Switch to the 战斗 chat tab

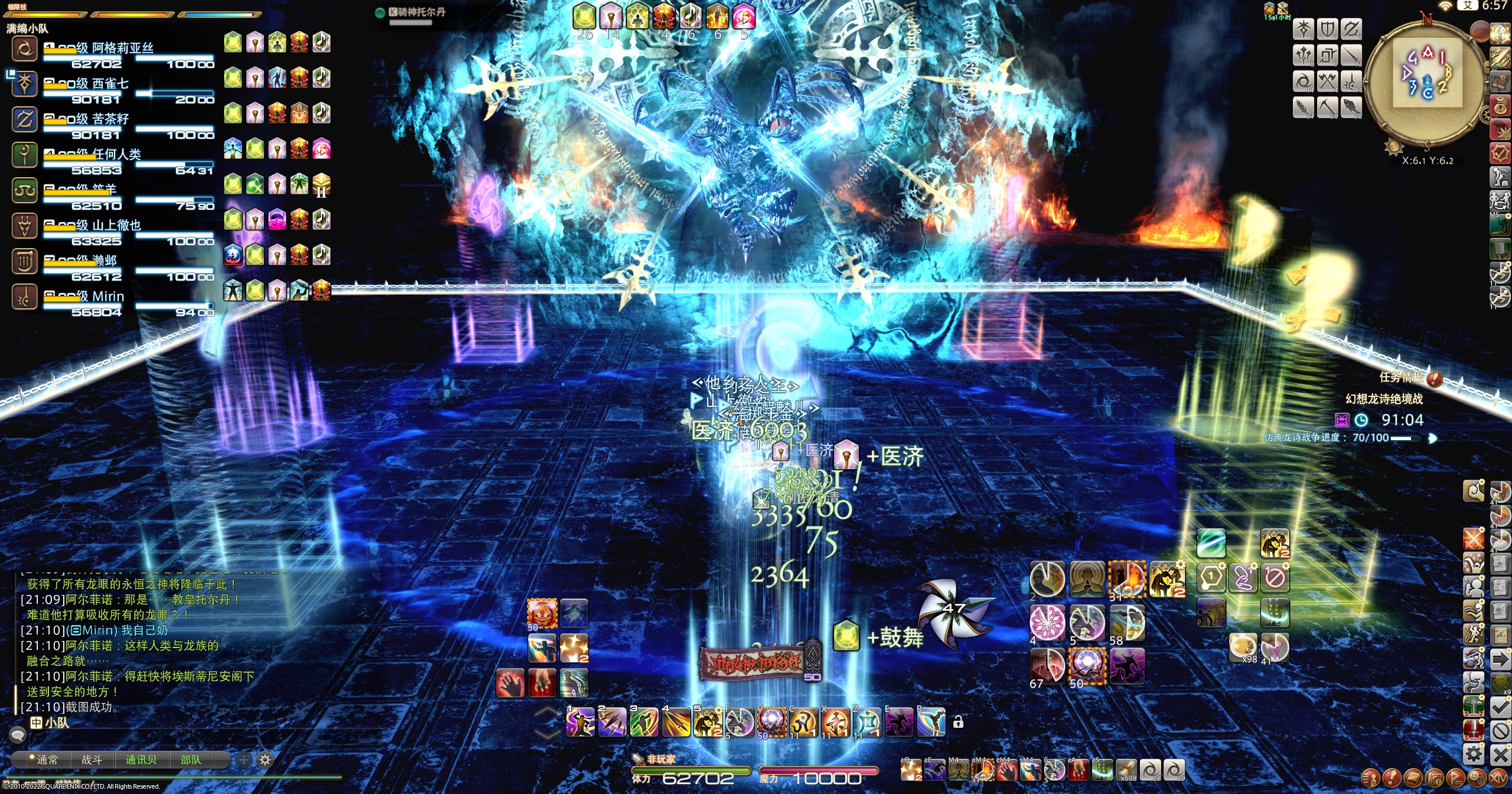click(92, 760)
